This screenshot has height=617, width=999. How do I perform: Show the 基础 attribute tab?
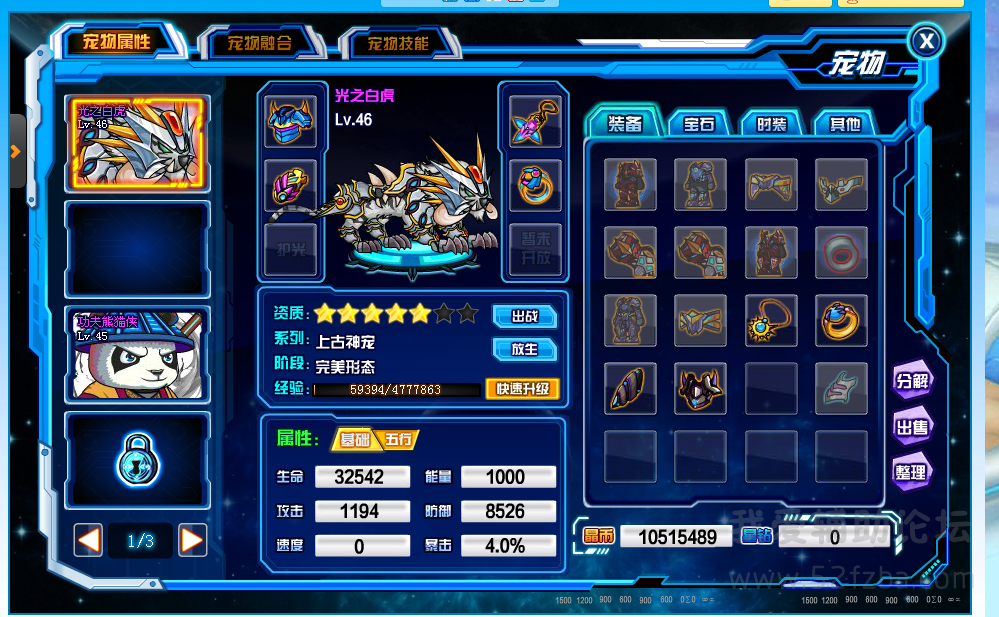(x=355, y=439)
